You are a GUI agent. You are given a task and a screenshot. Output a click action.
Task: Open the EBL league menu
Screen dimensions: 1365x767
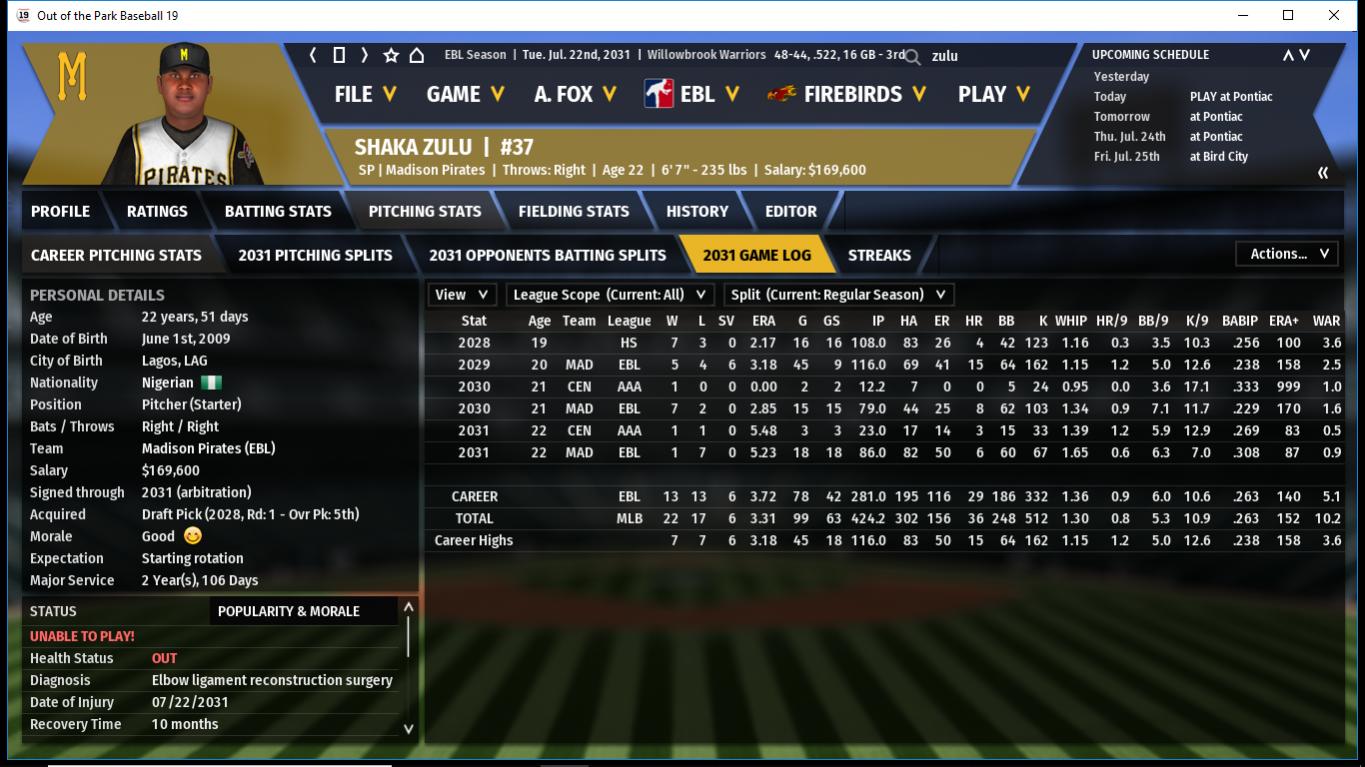692,94
